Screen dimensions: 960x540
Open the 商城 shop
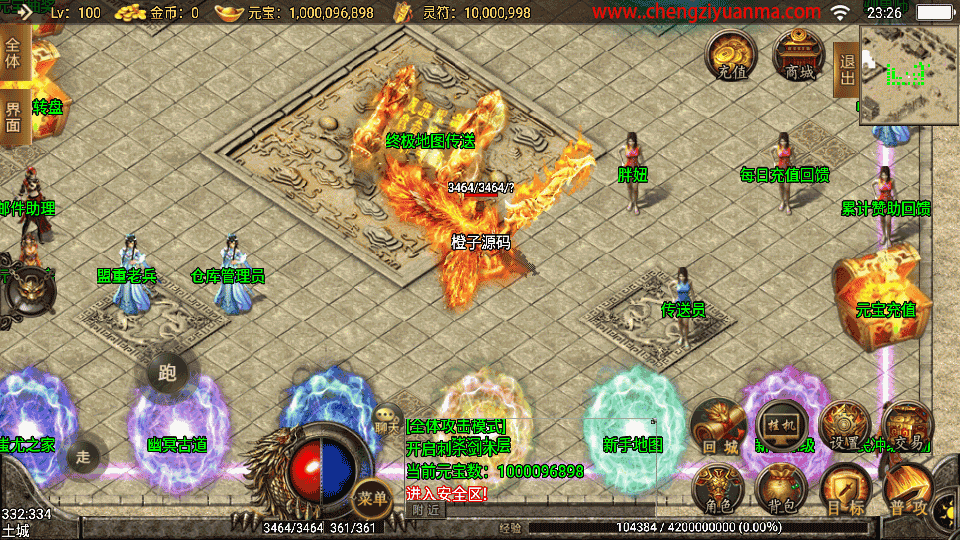coord(799,56)
